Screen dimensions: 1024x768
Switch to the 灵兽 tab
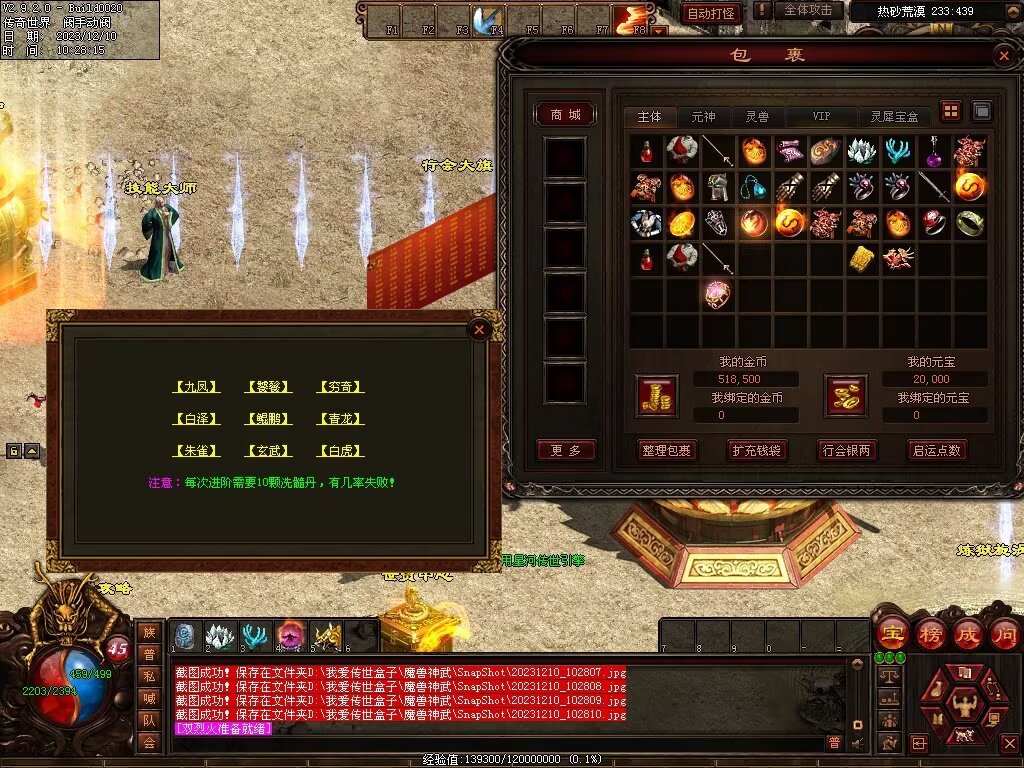coord(757,117)
